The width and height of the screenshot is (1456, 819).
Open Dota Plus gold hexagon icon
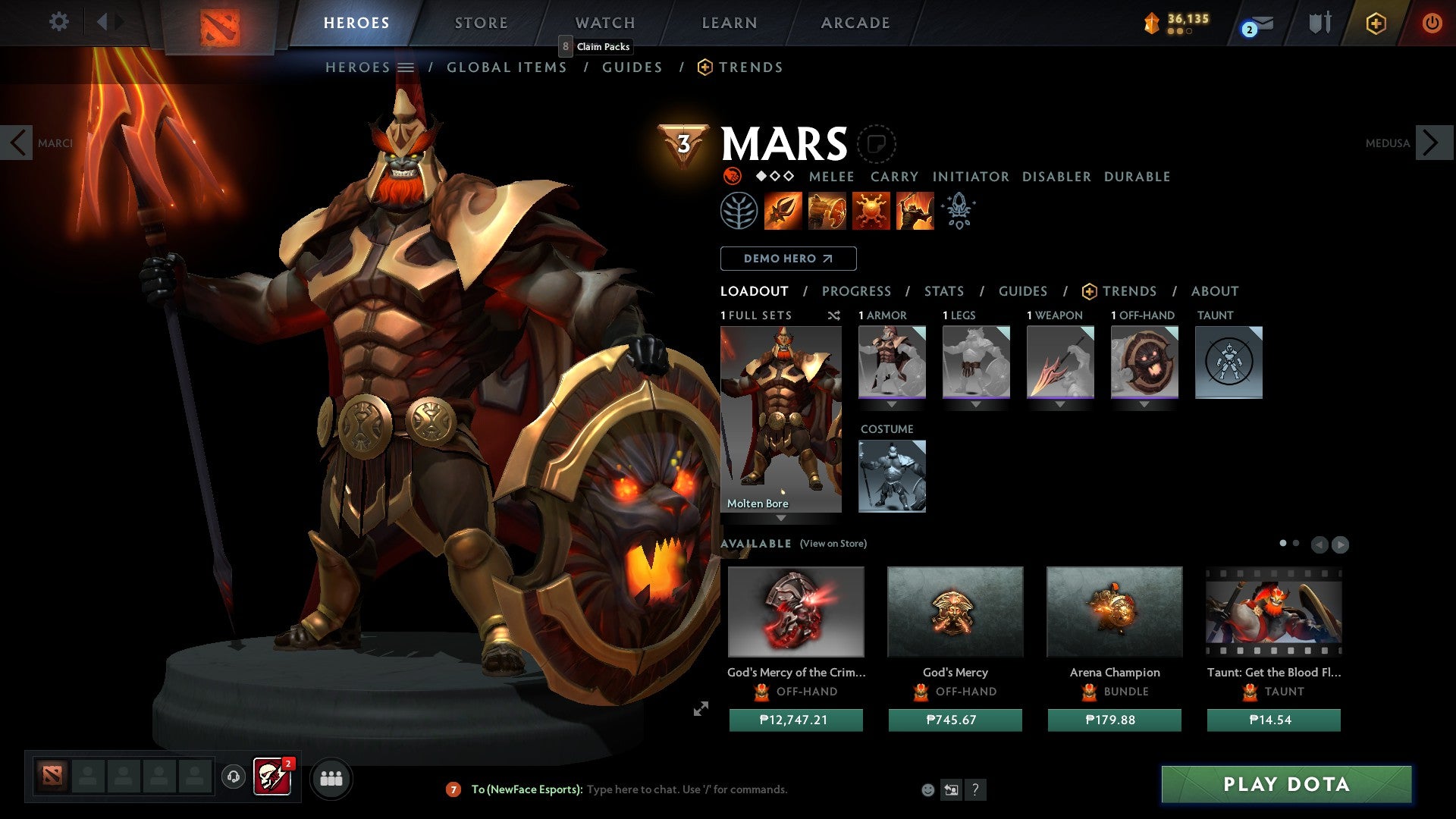(1376, 23)
